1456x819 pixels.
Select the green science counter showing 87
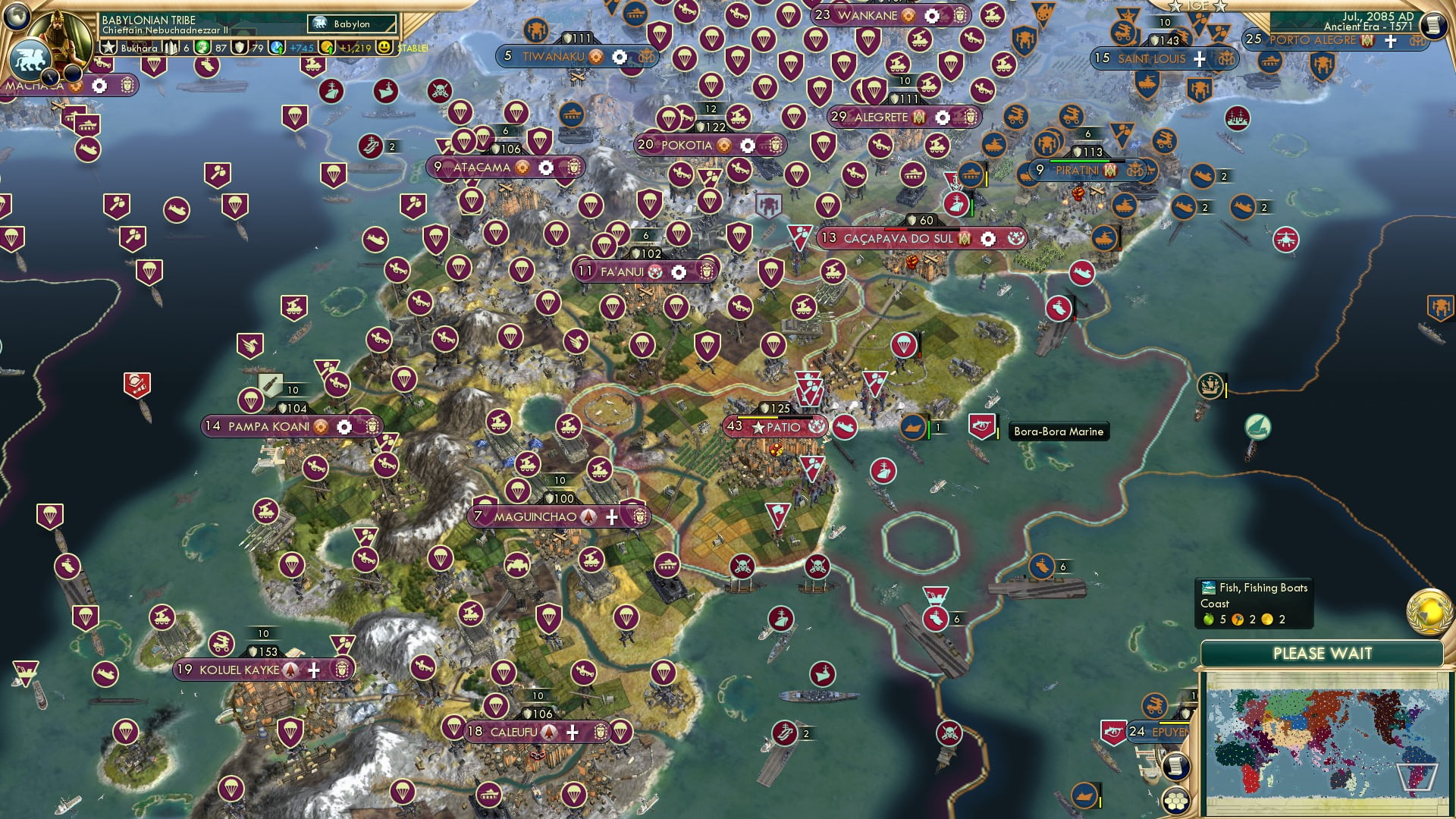click(x=203, y=48)
